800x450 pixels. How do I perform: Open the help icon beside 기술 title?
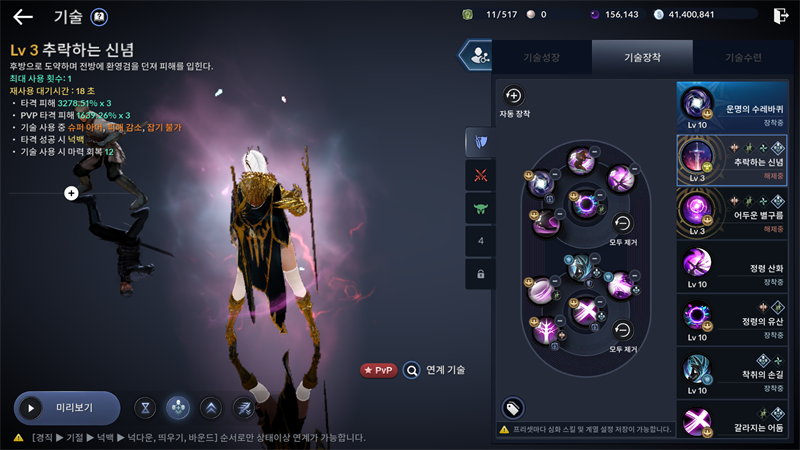[x=99, y=16]
